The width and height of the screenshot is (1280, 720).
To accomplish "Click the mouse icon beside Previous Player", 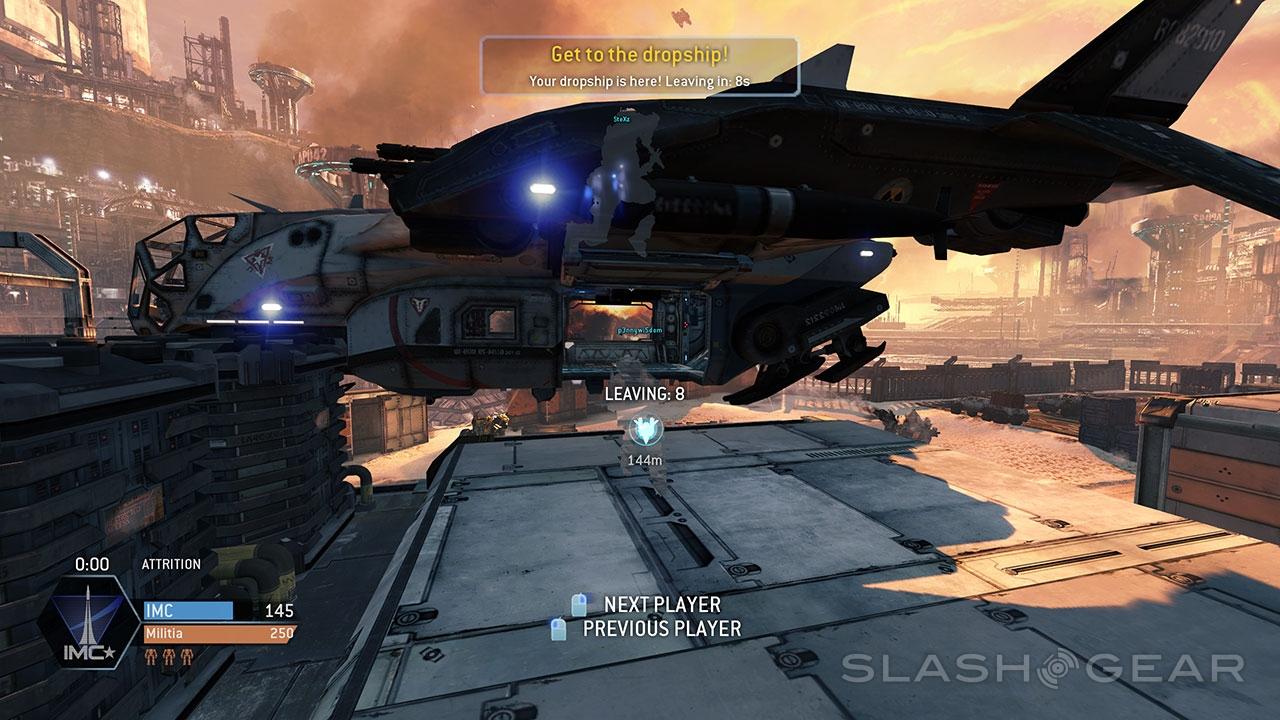I will [558, 629].
